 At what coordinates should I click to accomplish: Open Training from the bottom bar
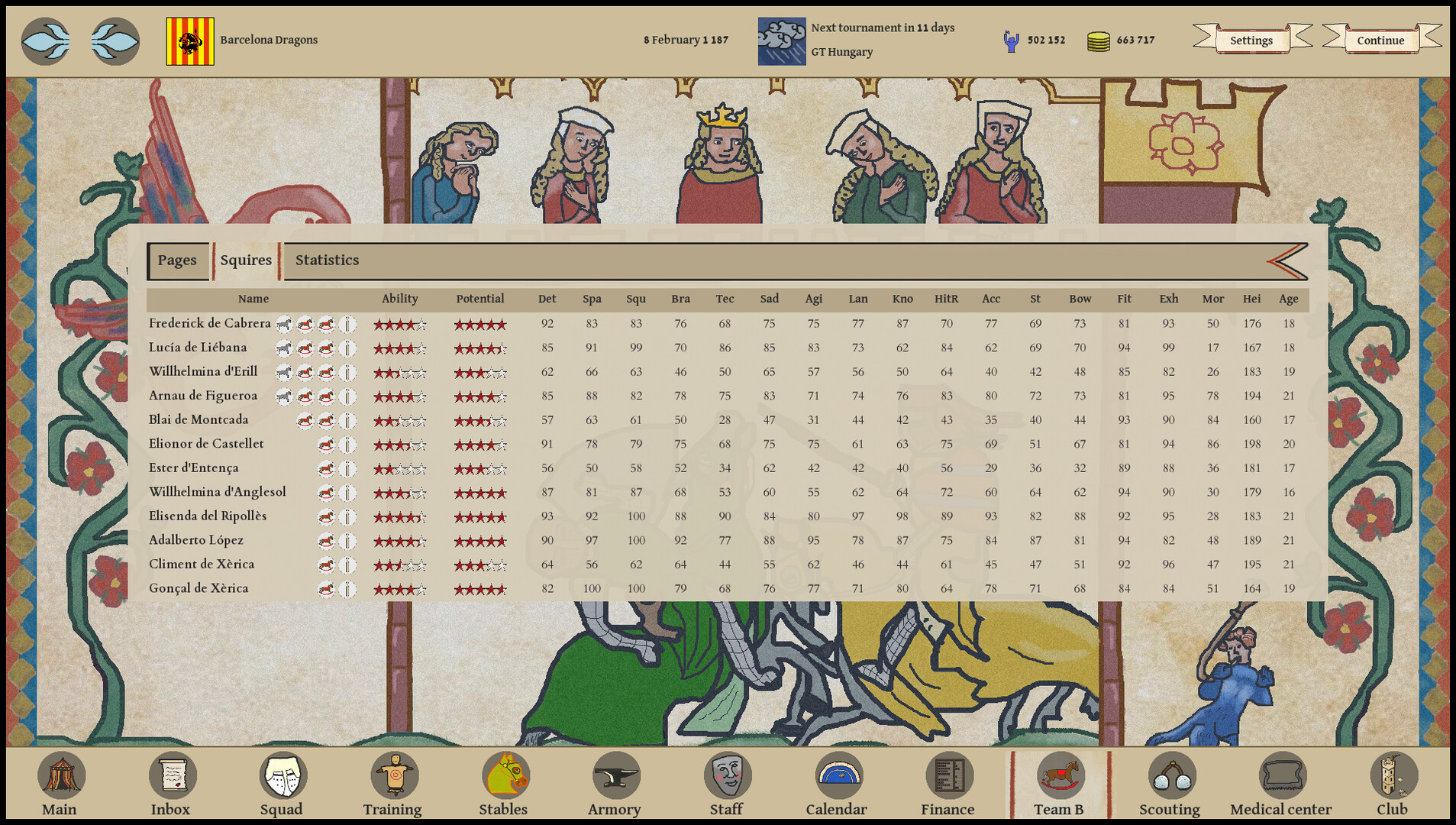(392, 775)
